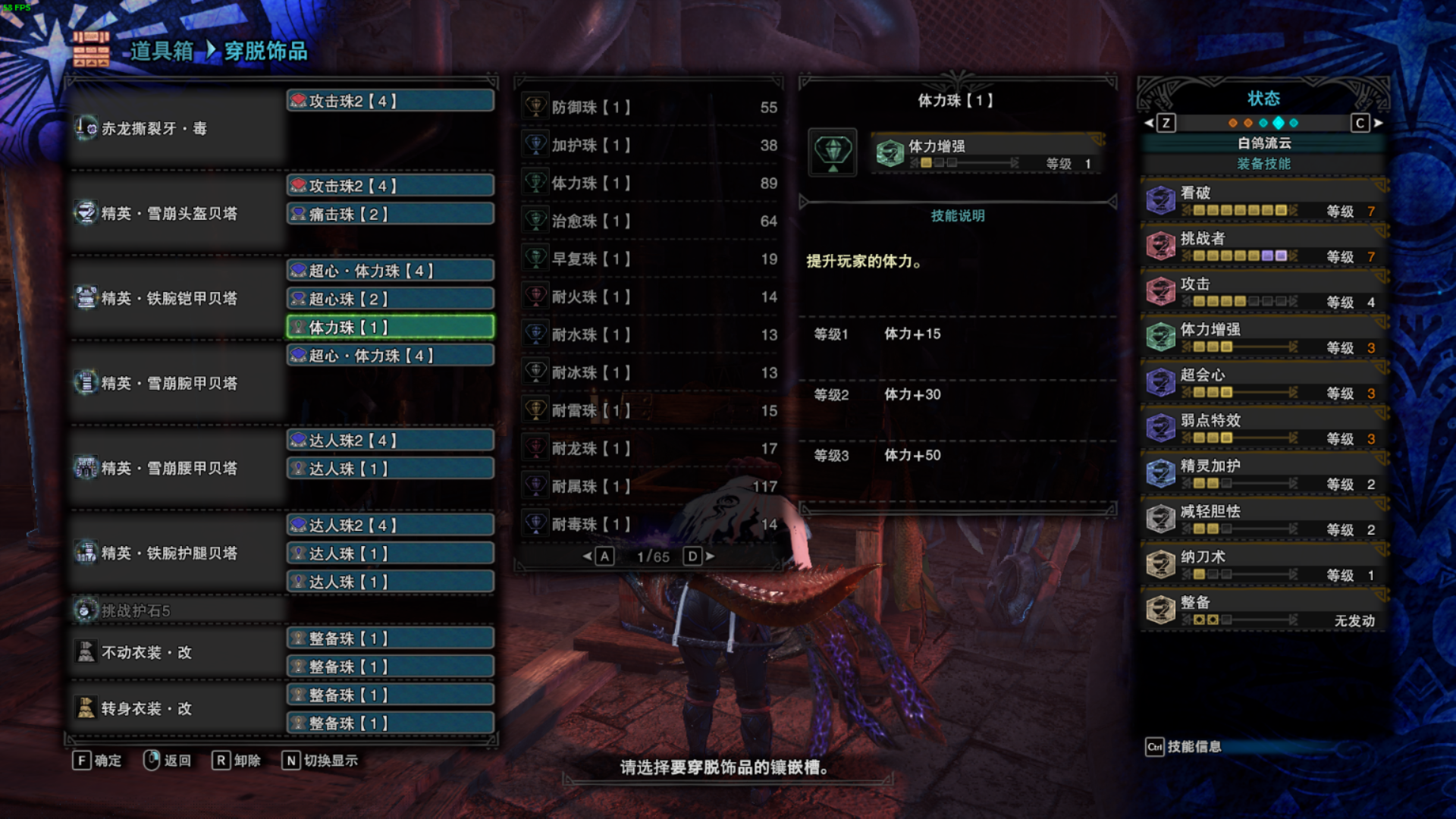This screenshot has height=819, width=1456.
Task: Select the 赤龙撕裂牙・毒 weapon row
Action: pos(176,129)
